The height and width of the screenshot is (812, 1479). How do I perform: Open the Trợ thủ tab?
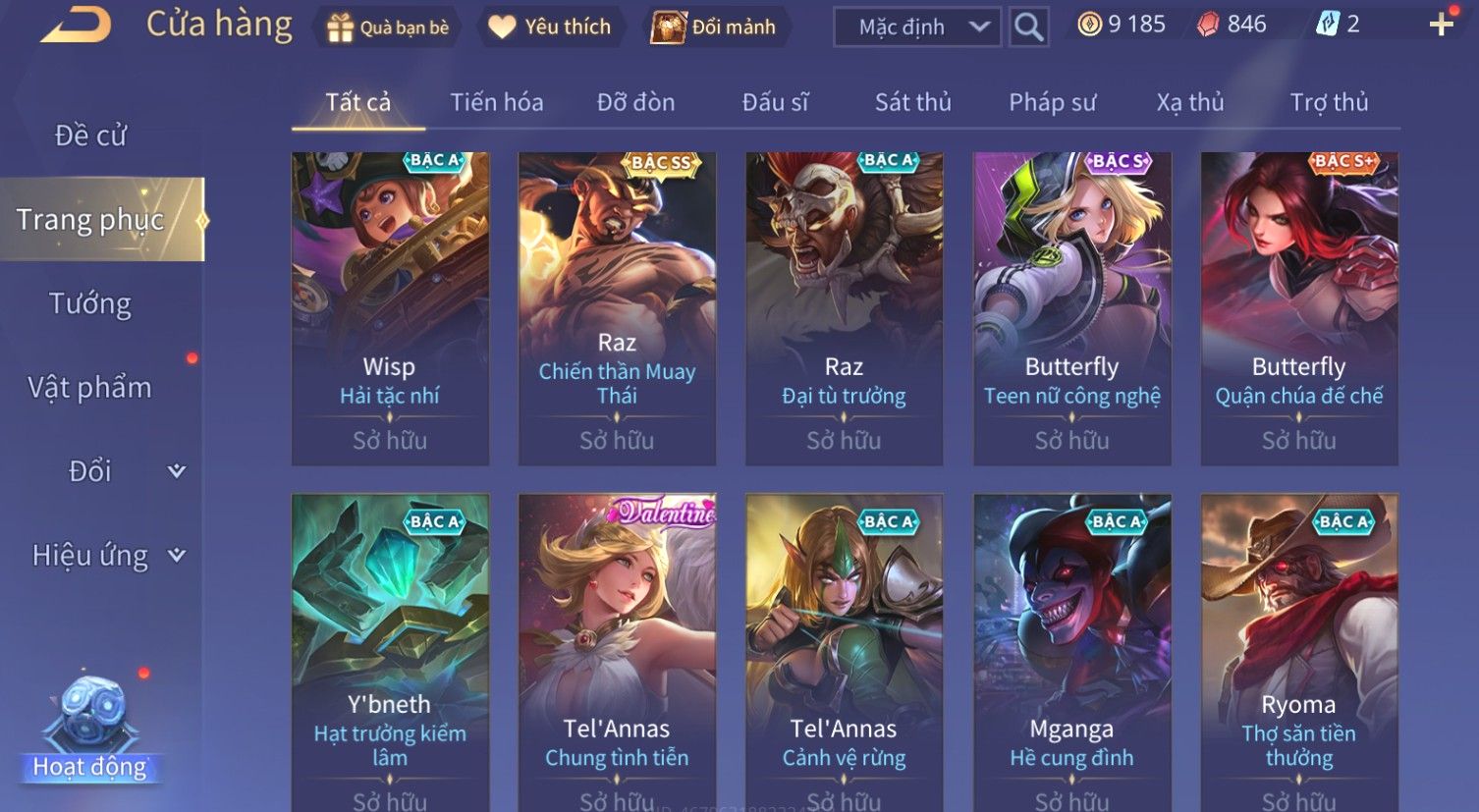[x=1328, y=102]
